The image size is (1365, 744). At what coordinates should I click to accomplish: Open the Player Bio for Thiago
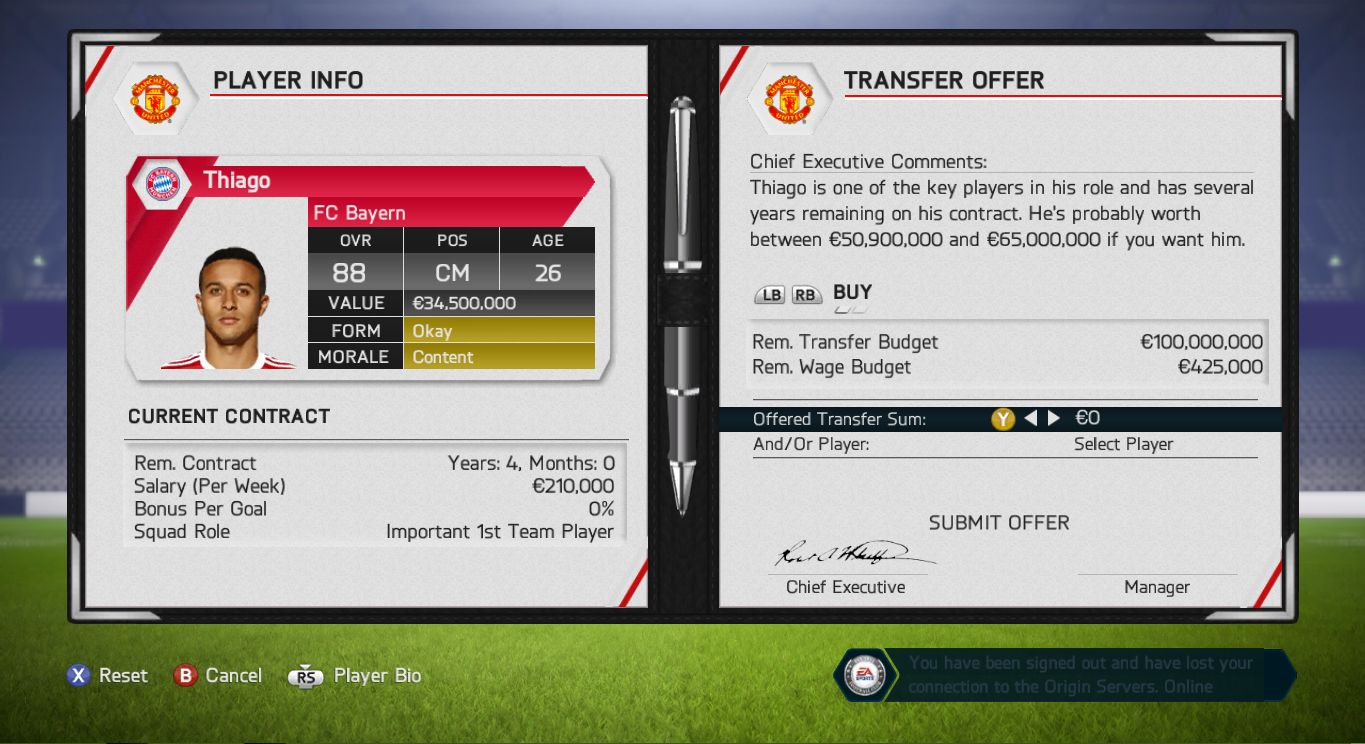(x=355, y=676)
